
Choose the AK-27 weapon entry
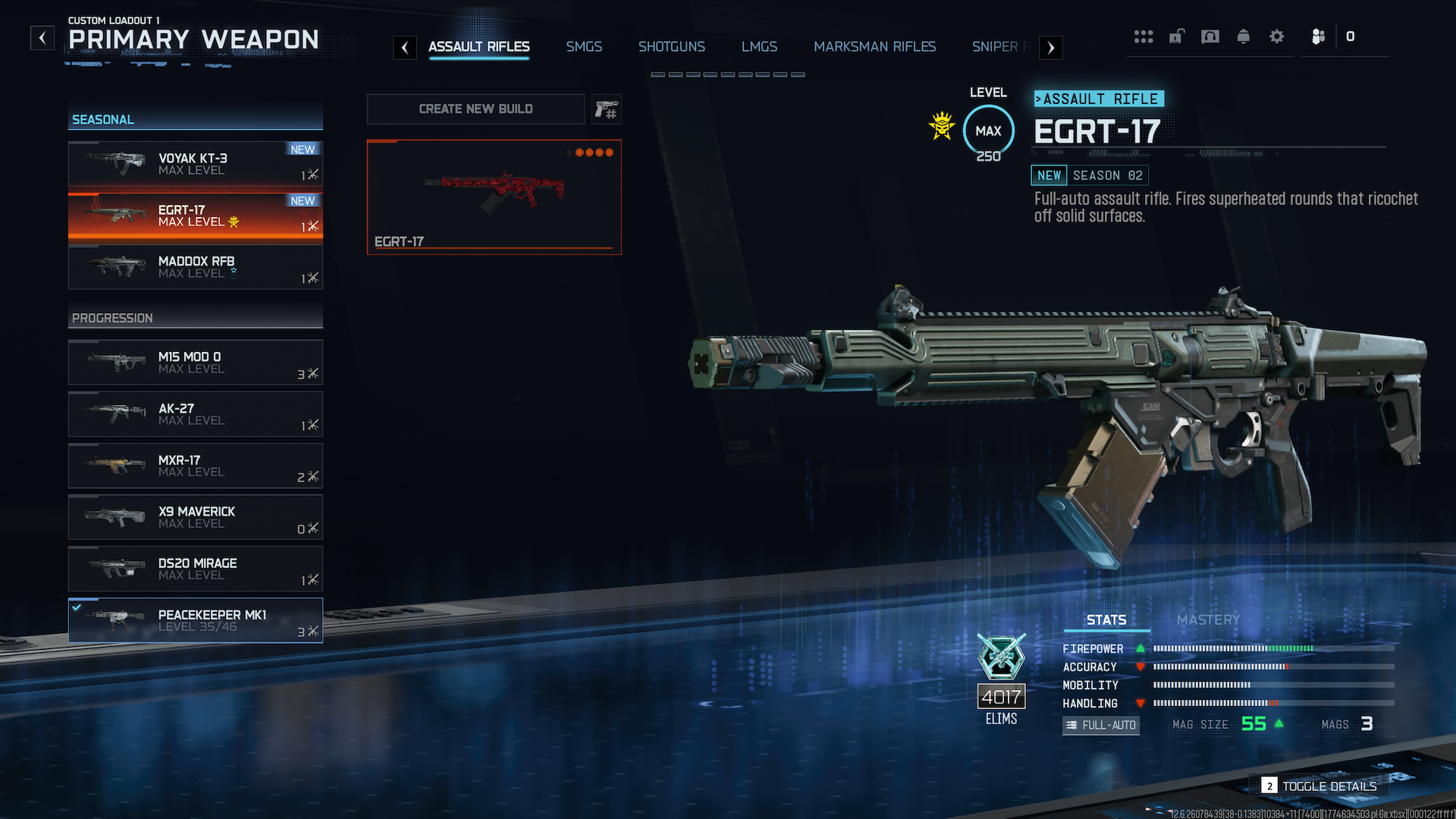(196, 414)
